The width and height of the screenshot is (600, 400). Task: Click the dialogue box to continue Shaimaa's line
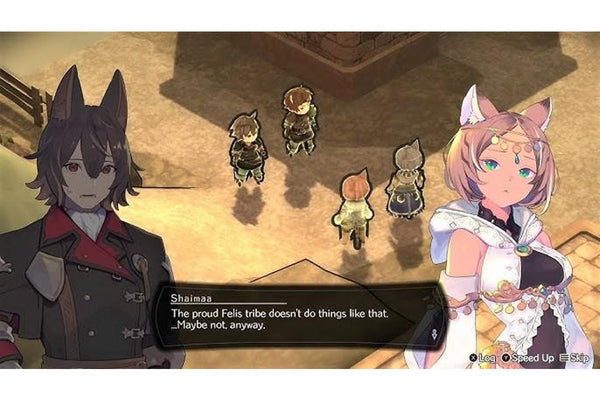(290, 318)
